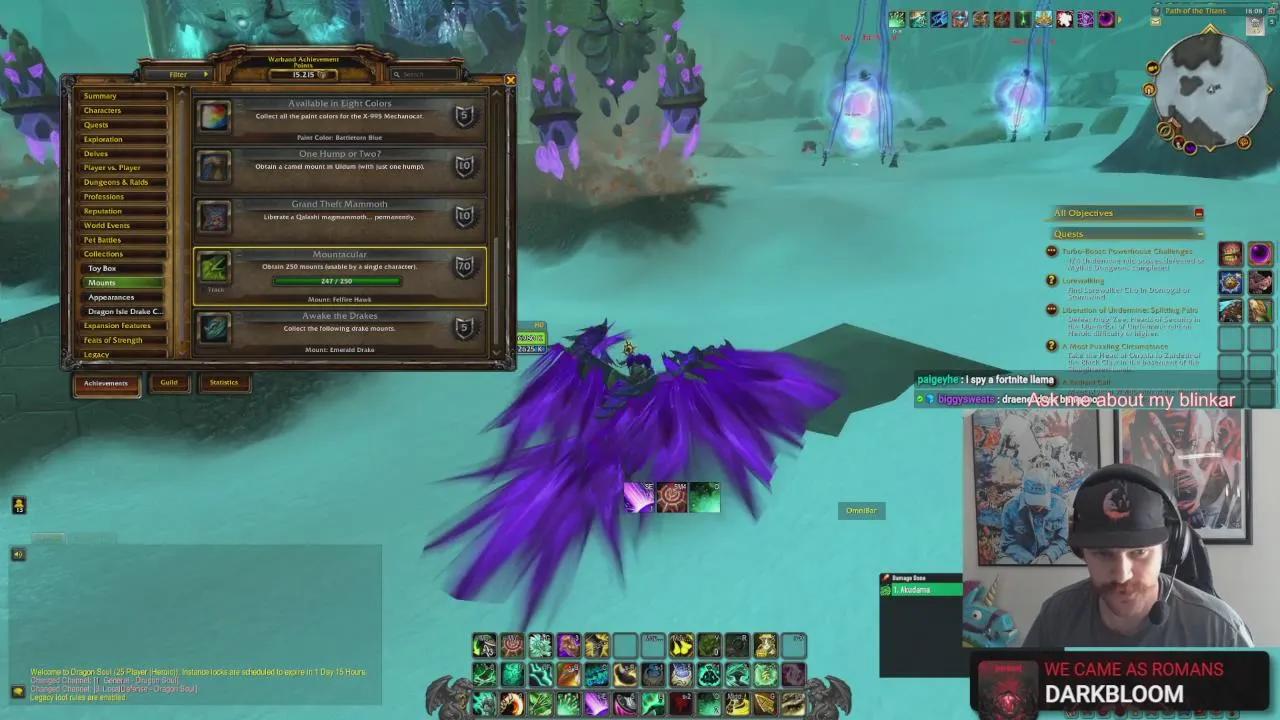Collapse the Quests section header
This screenshot has width=1280, height=720.
click(x=1199, y=233)
